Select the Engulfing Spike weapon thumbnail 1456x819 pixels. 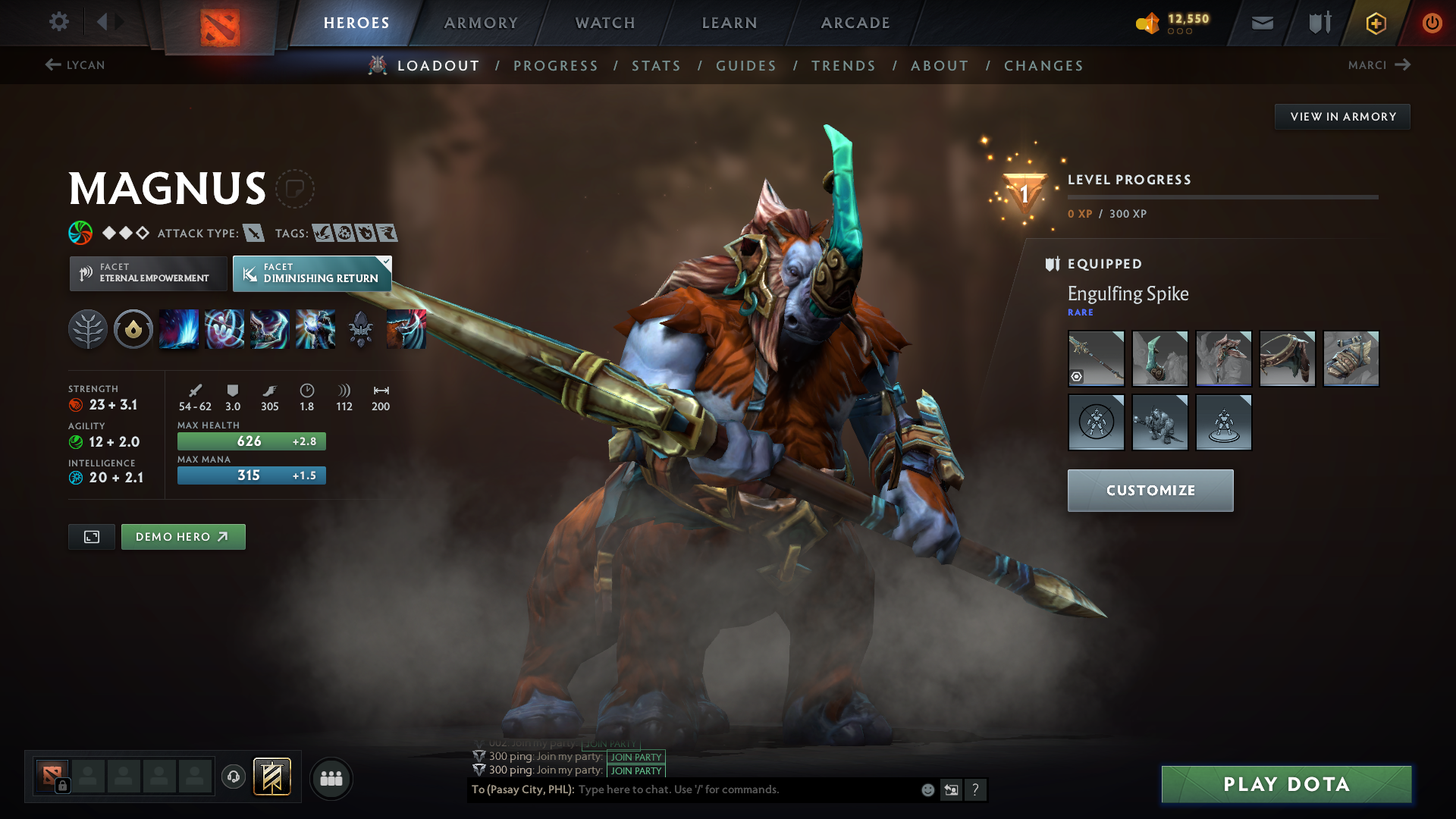pos(1096,358)
